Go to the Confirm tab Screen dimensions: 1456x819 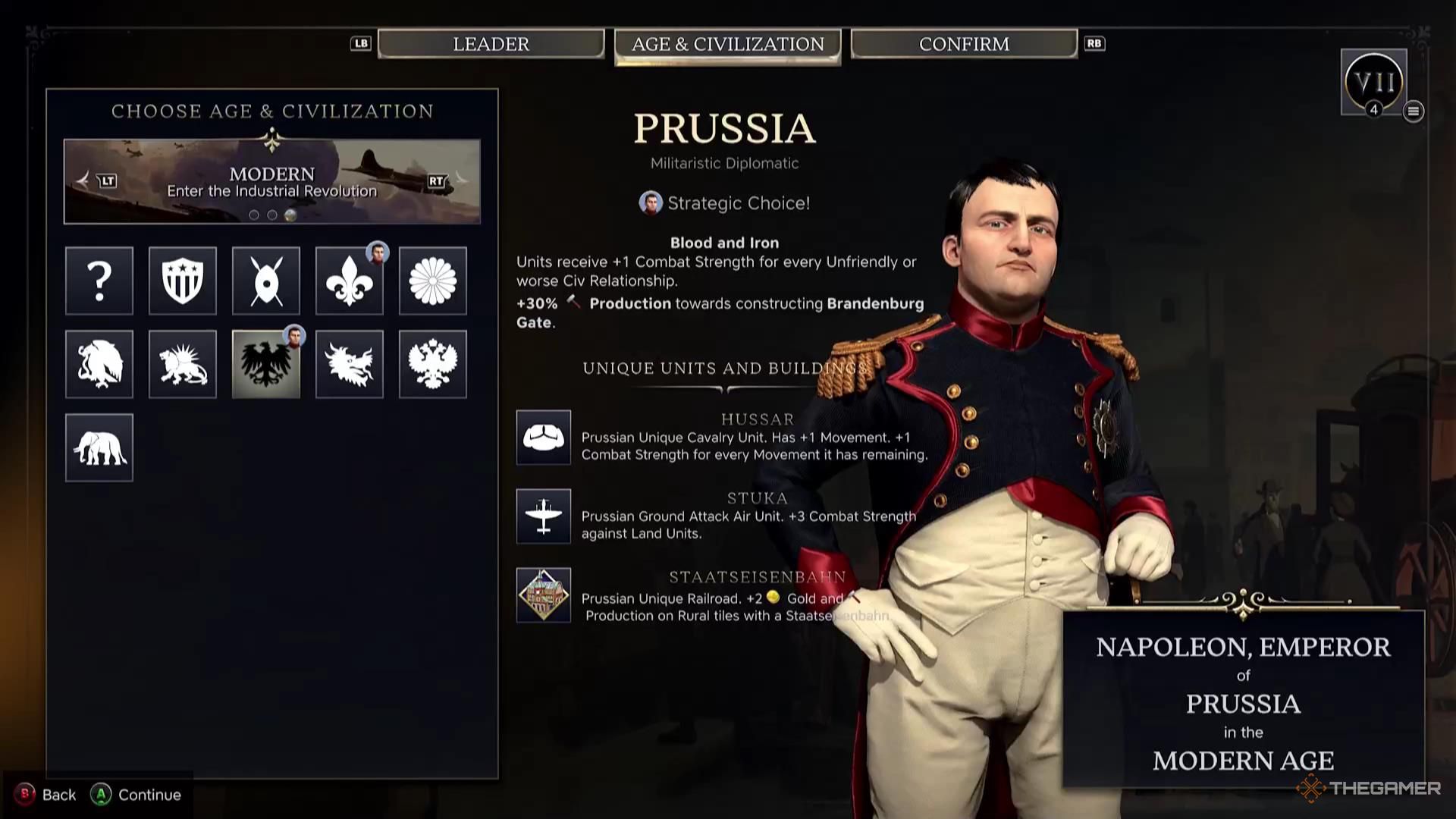(964, 44)
